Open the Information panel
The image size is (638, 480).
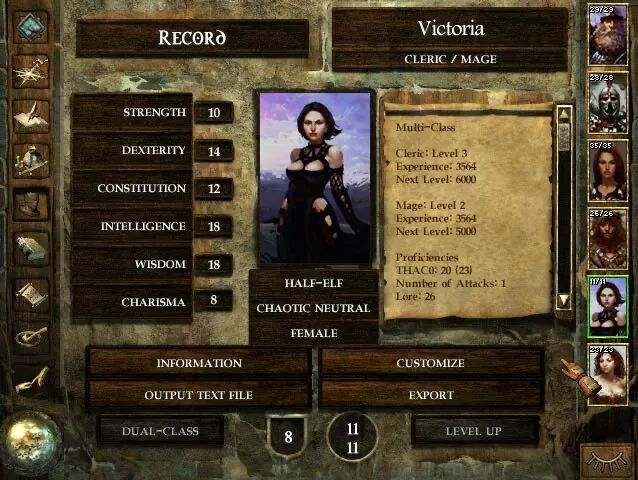pos(198,363)
